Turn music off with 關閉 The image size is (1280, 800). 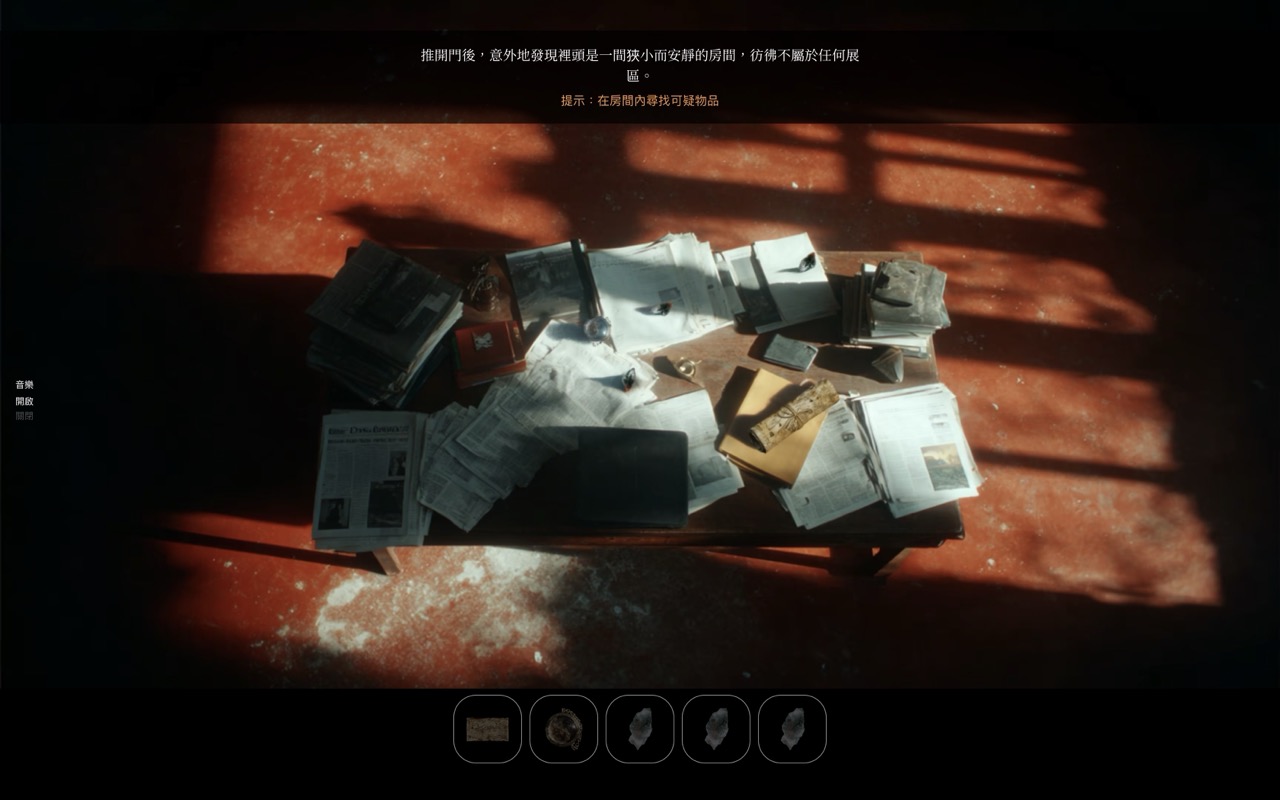(24, 416)
